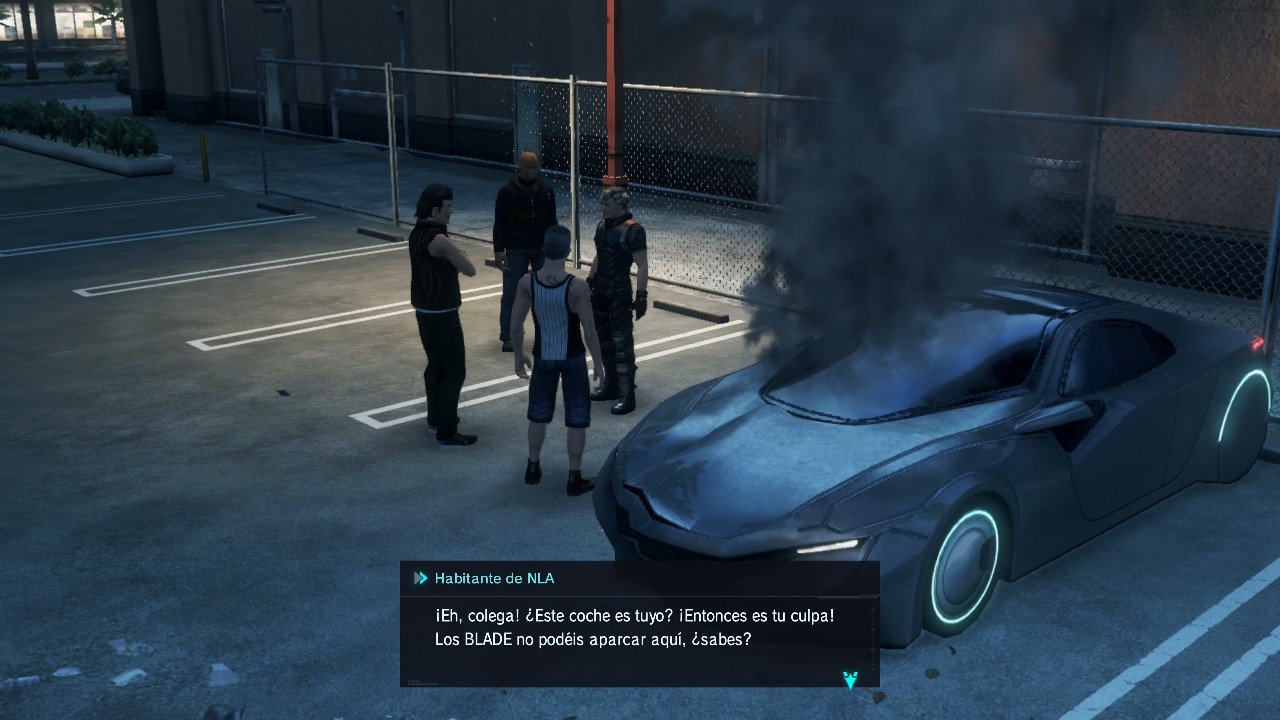The width and height of the screenshot is (1280, 720).
Task: Click the dark dialogue box header bar
Action: coord(700,577)
